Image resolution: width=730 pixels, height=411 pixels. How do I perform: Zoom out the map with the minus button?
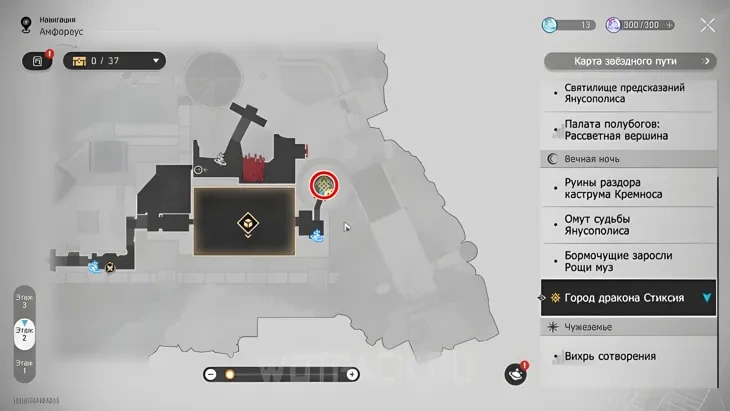coord(210,374)
